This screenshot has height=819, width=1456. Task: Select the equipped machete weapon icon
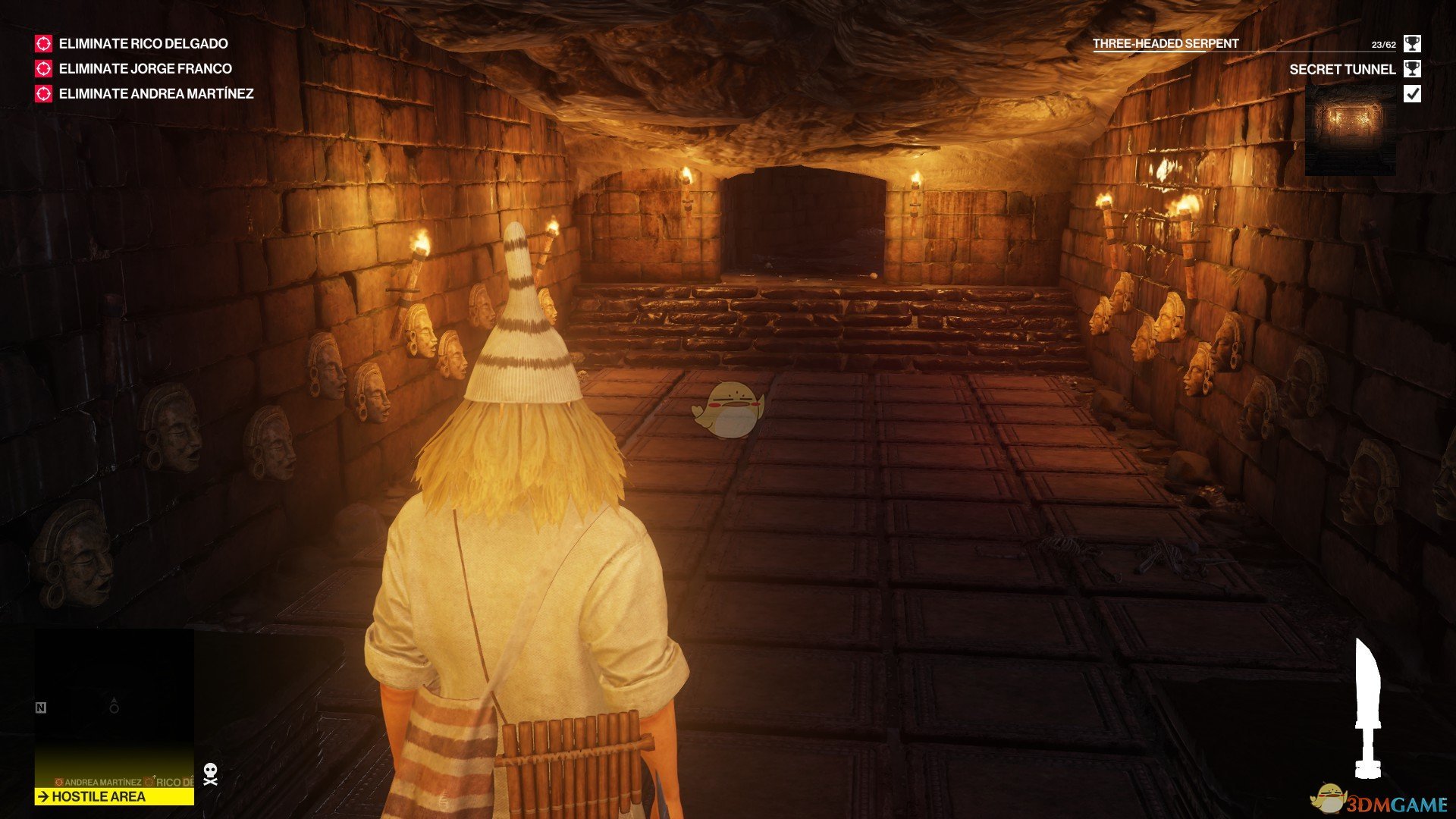1367,708
